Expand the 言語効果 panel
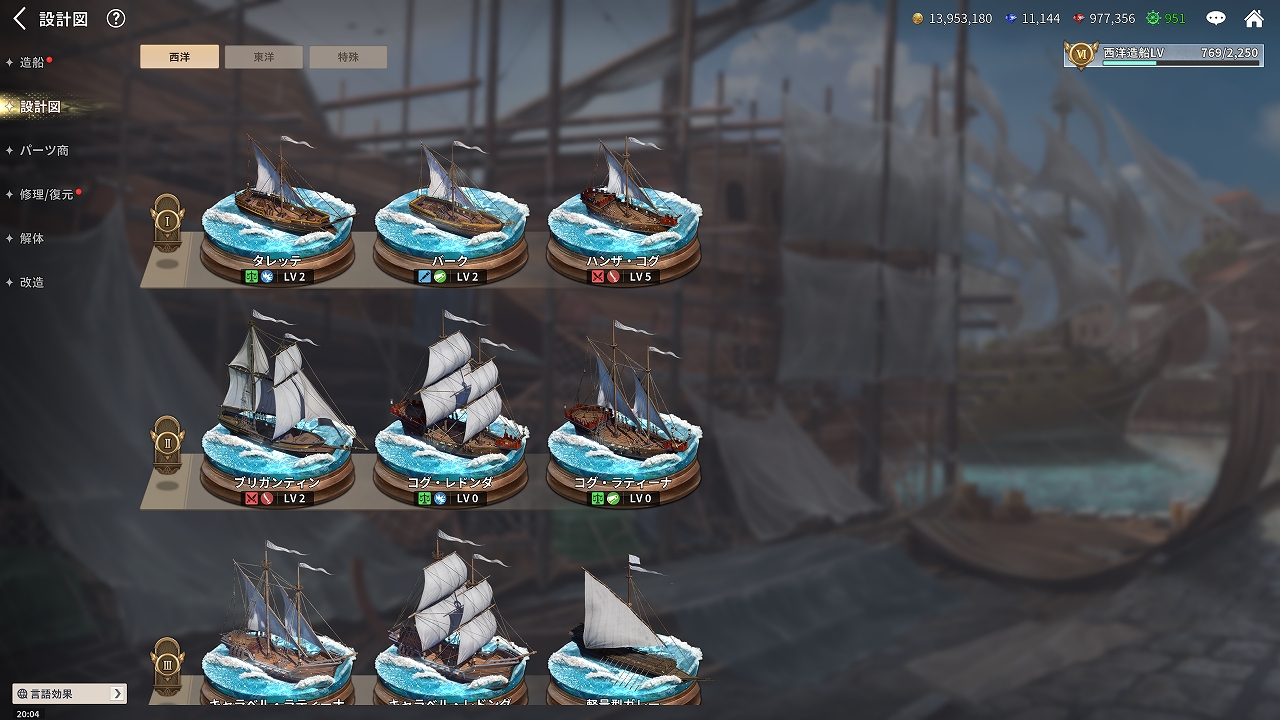This screenshot has height=720, width=1280. (x=70, y=693)
